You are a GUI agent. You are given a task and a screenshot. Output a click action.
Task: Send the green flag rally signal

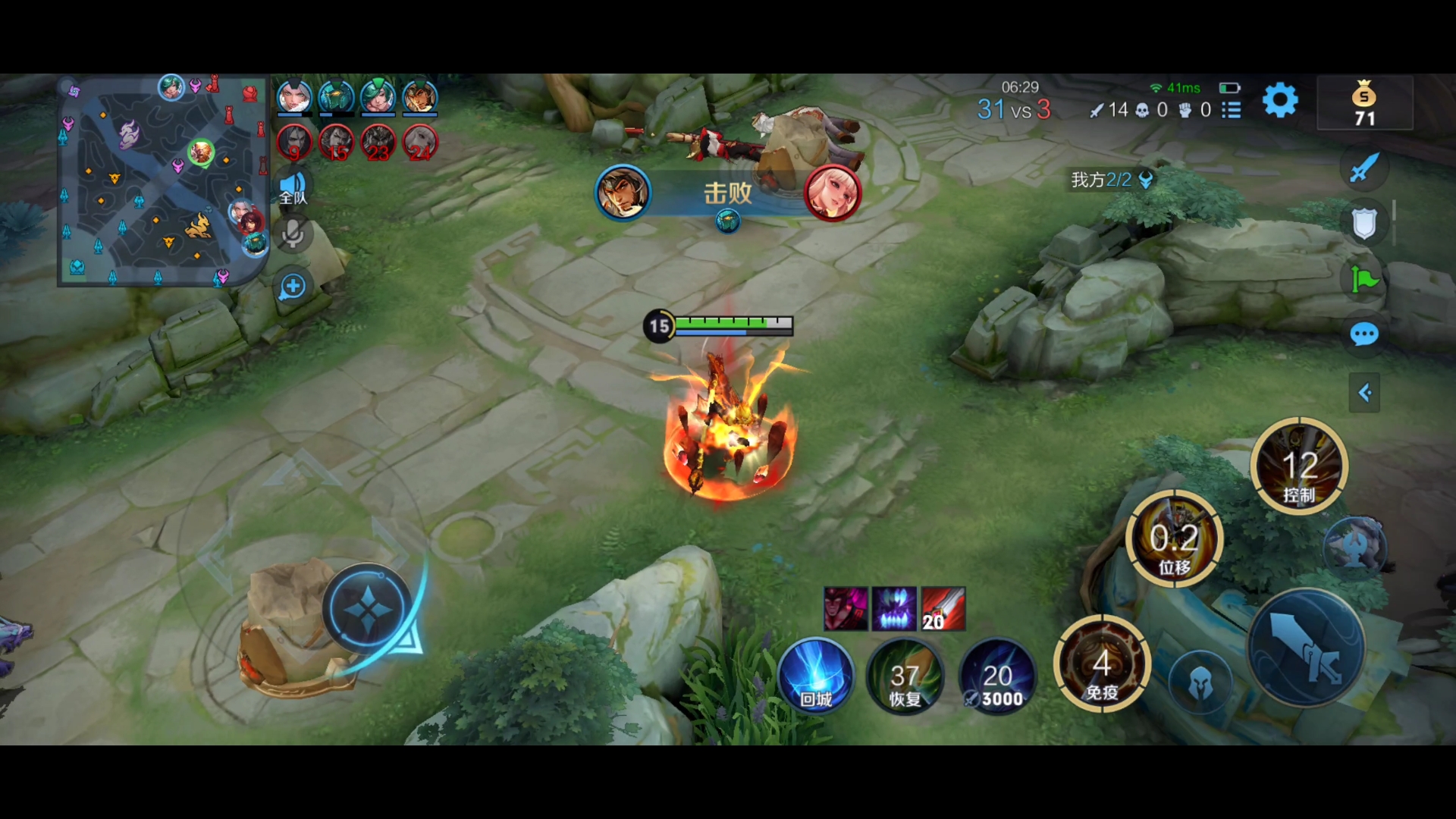[1364, 280]
